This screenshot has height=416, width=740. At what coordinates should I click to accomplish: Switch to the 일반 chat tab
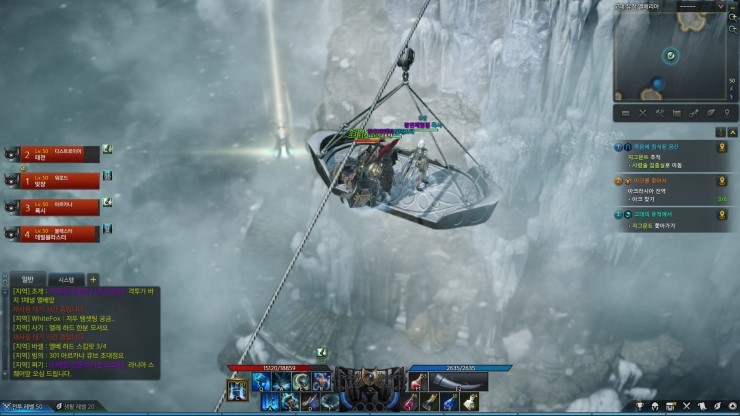28,279
